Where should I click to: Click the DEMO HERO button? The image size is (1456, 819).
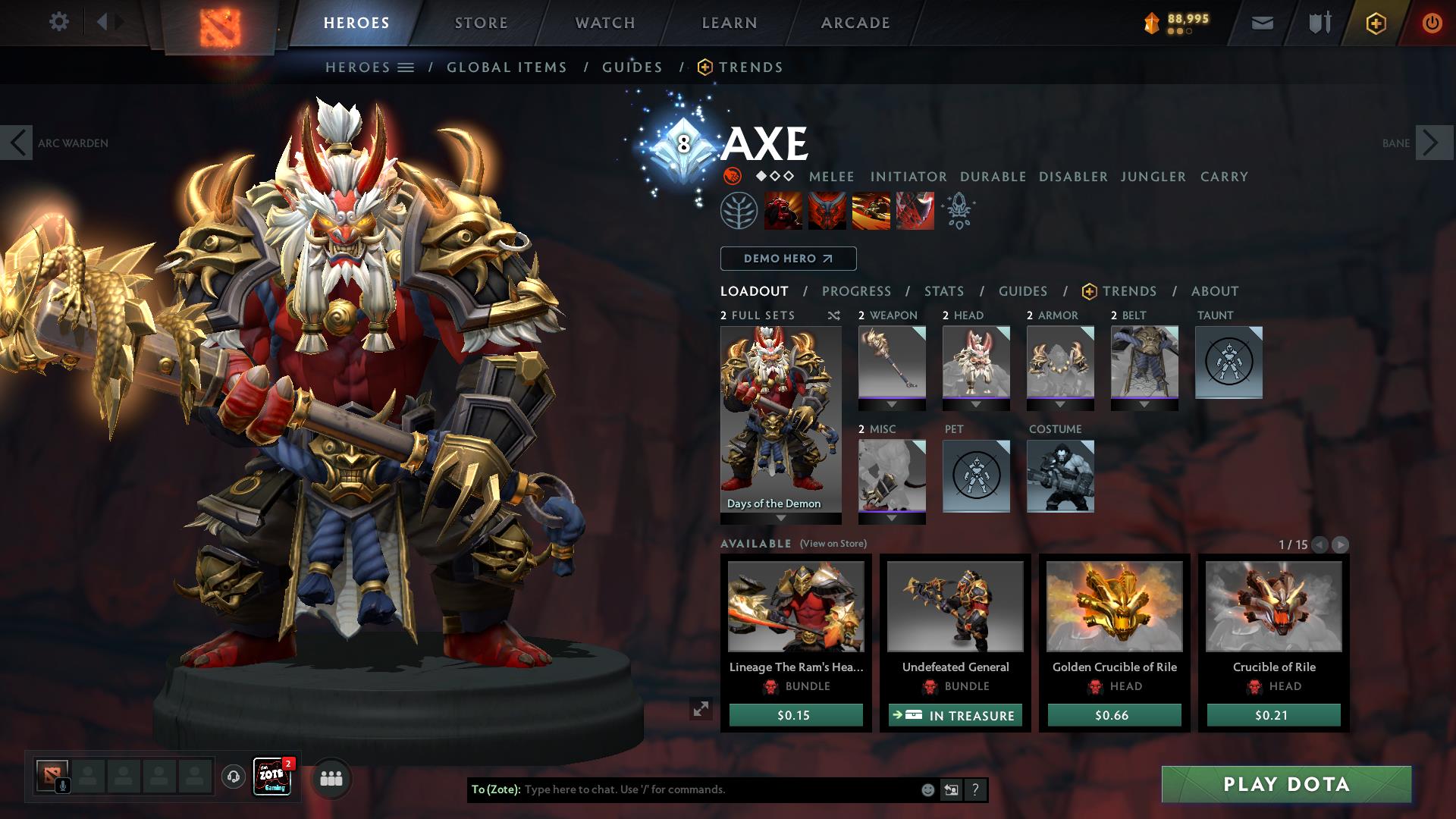[x=787, y=259]
